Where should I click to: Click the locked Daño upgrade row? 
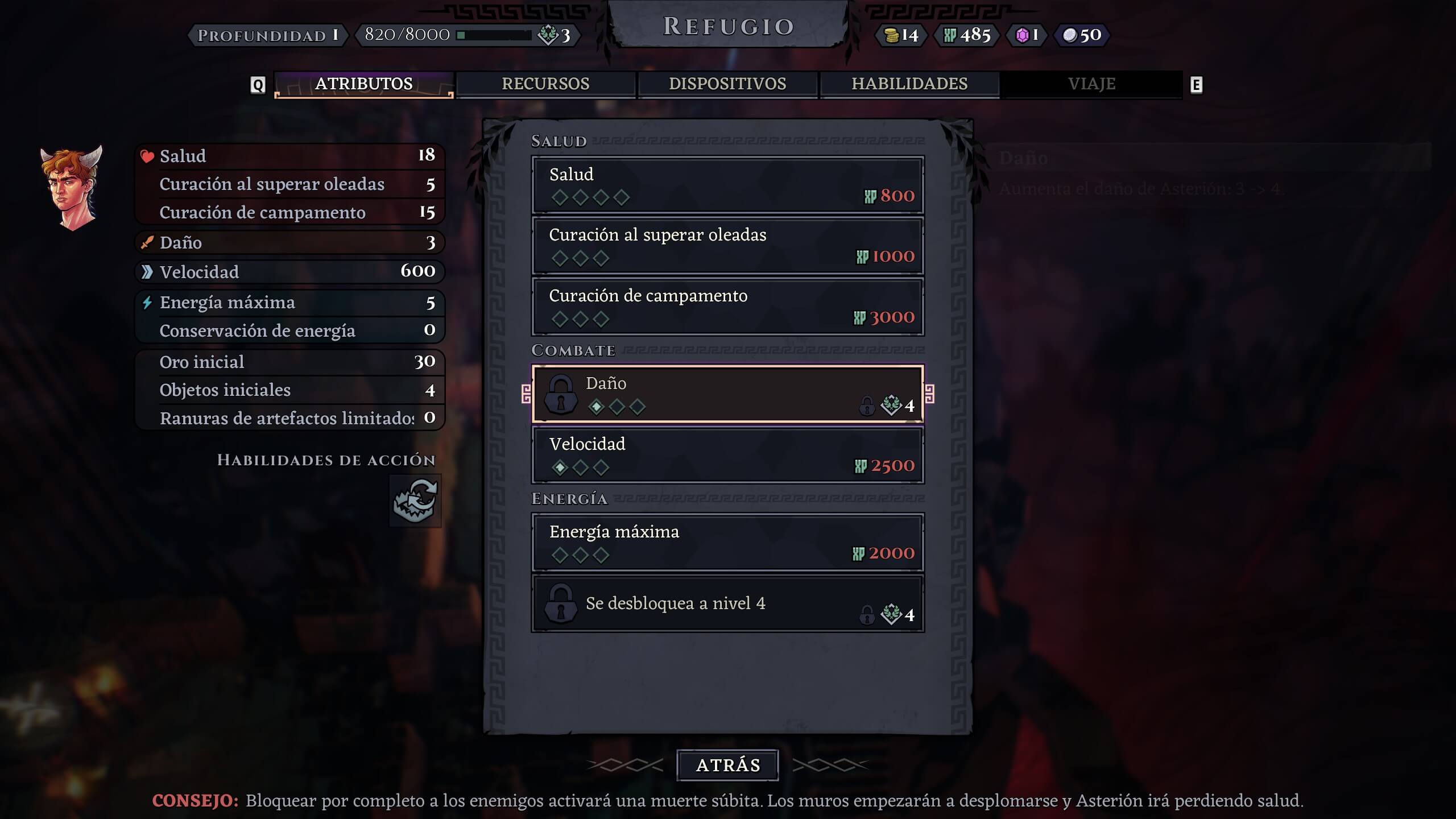coord(727,394)
